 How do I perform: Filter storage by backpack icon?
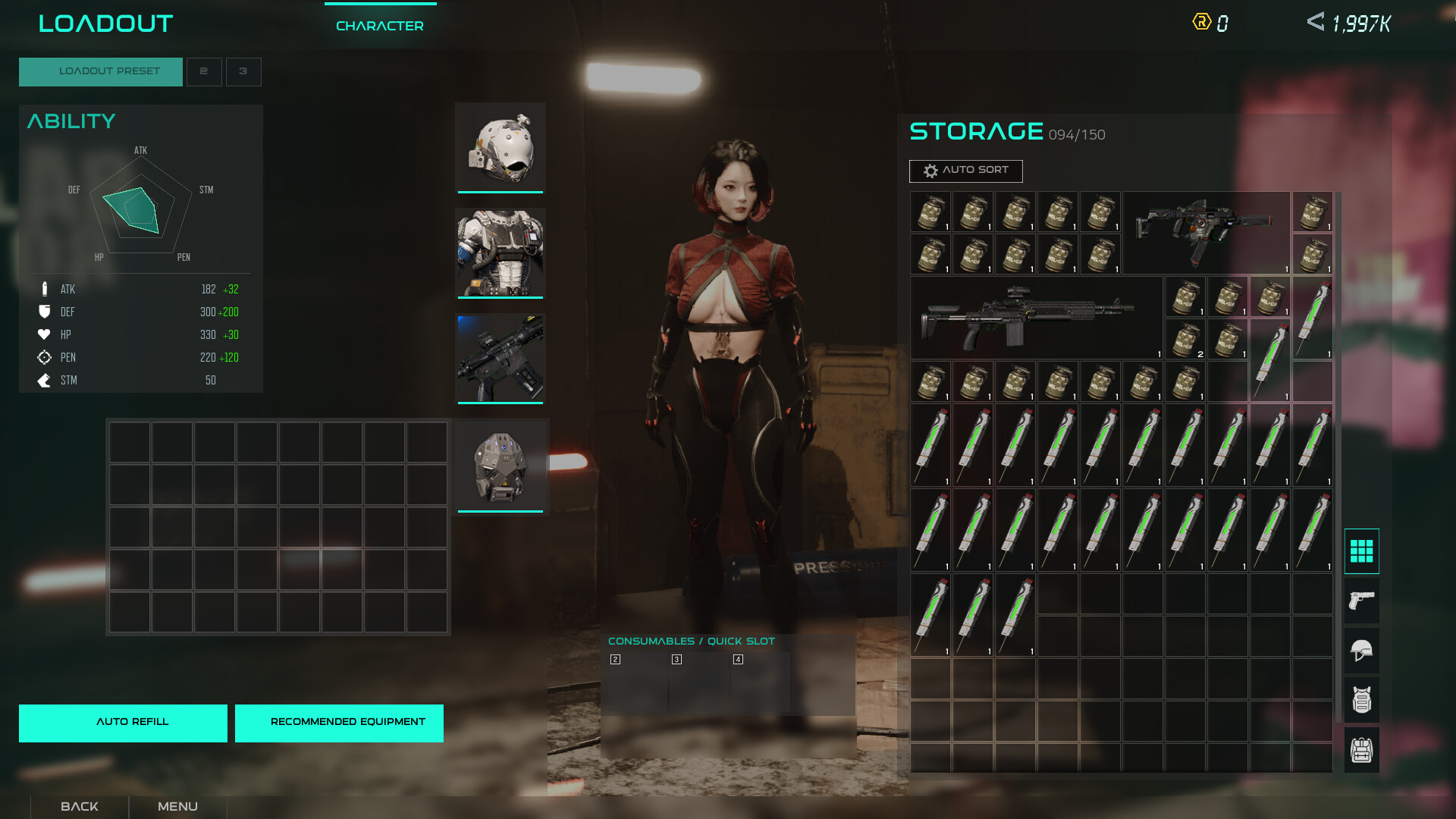1361,750
